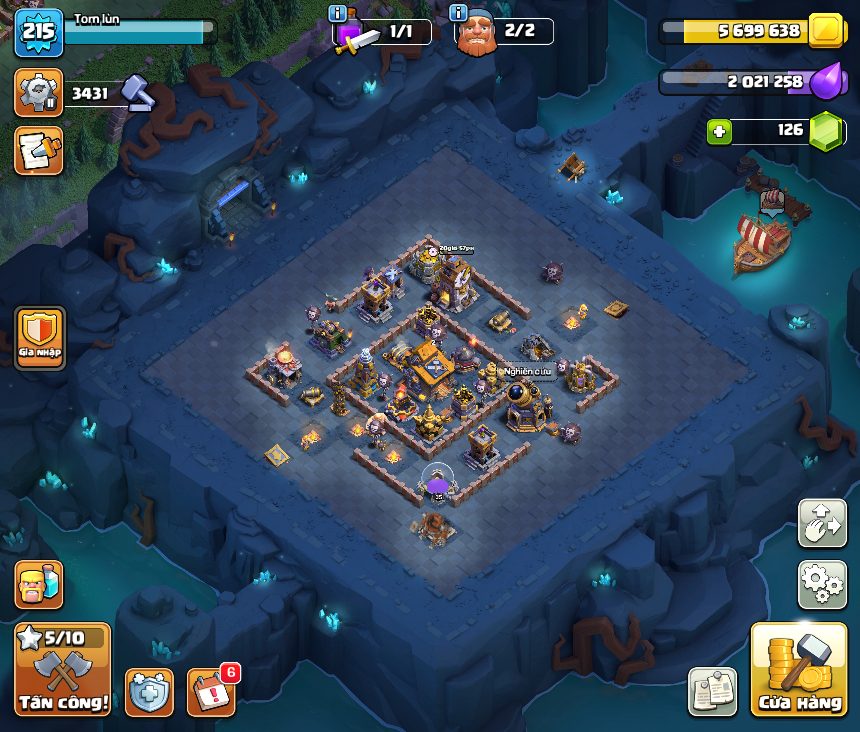Screen dimensions: 860x732
Task: Open the Cửa Hàng shop
Action: pyautogui.click(x=798, y=669)
